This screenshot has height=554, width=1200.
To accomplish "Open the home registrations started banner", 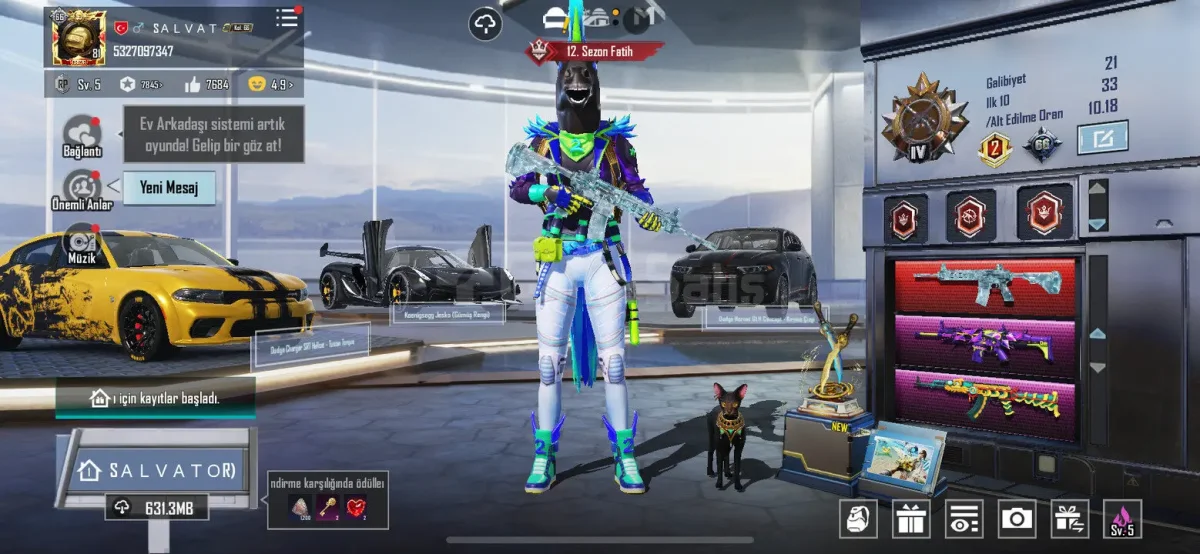I will [x=156, y=398].
